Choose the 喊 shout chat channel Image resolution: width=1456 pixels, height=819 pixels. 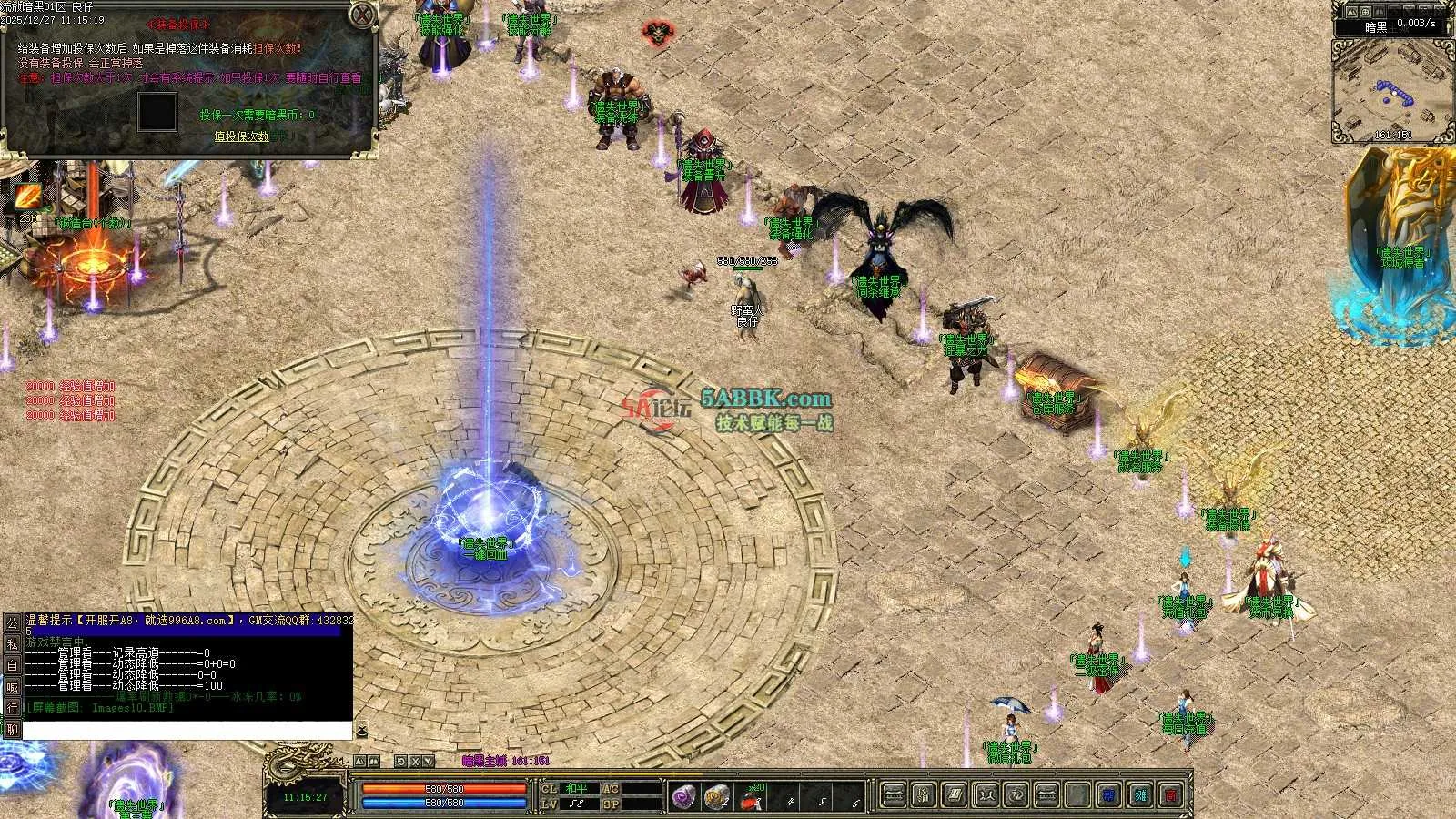(x=12, y=686)
